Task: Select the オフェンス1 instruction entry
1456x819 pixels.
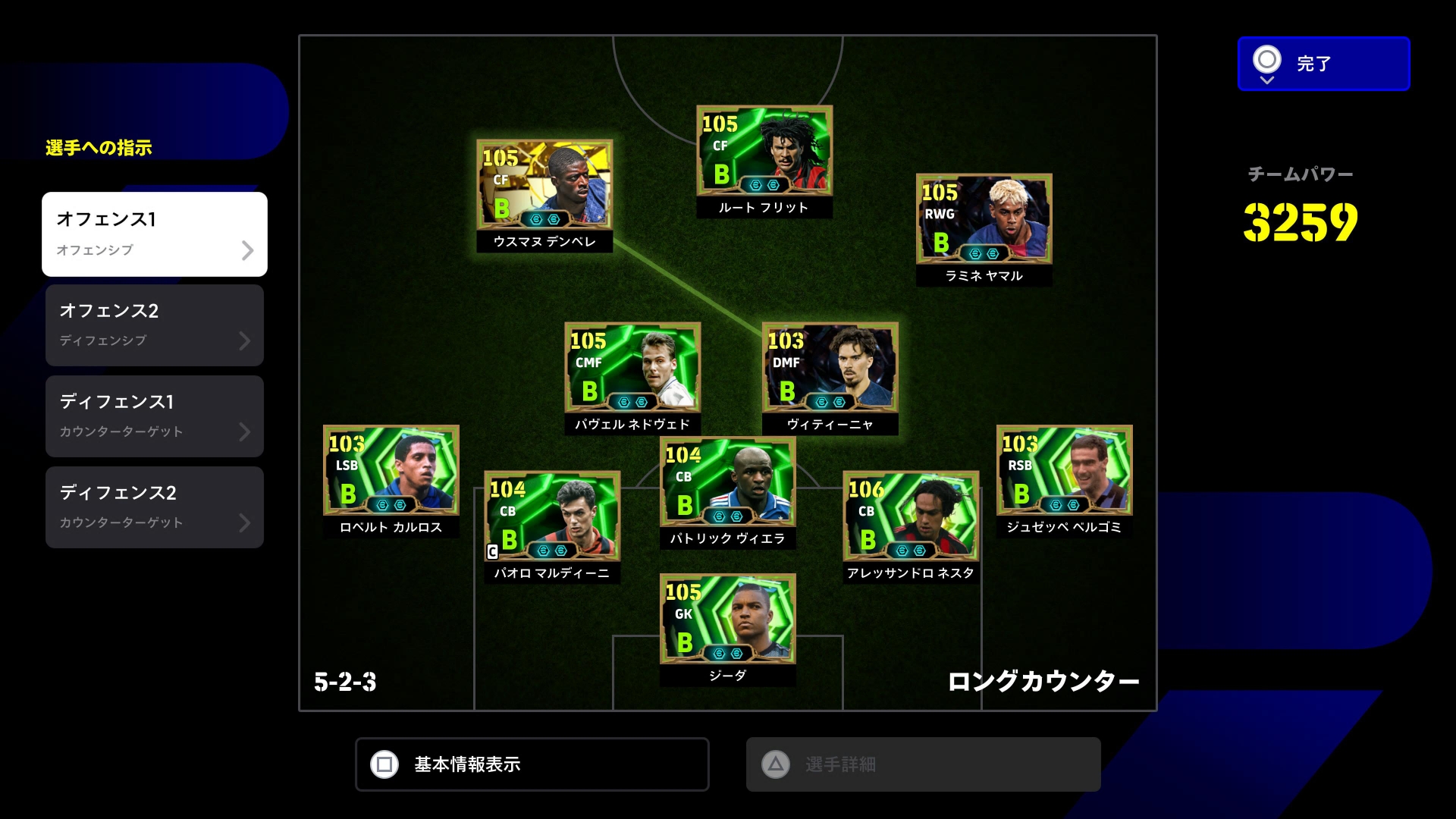Action: (x=155, y=234)
